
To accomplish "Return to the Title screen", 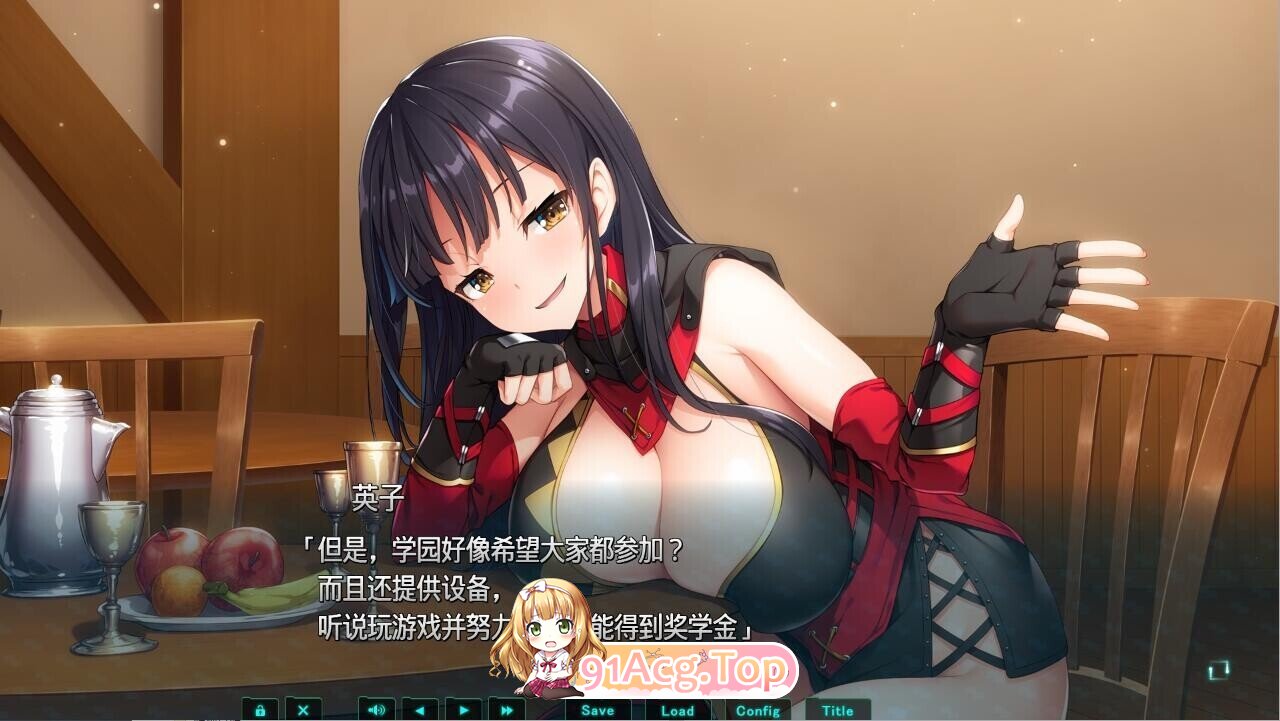I will [x=838, y=710].
